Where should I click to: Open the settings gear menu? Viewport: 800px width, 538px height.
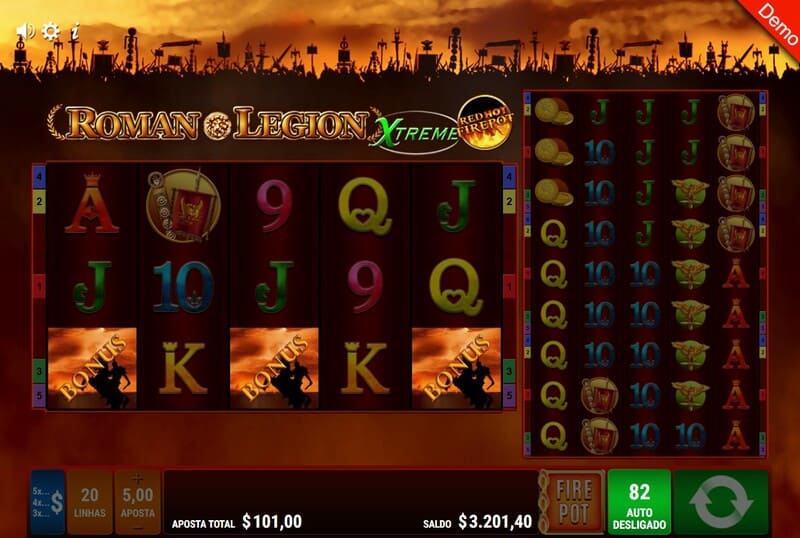click(x=51, y=32)
